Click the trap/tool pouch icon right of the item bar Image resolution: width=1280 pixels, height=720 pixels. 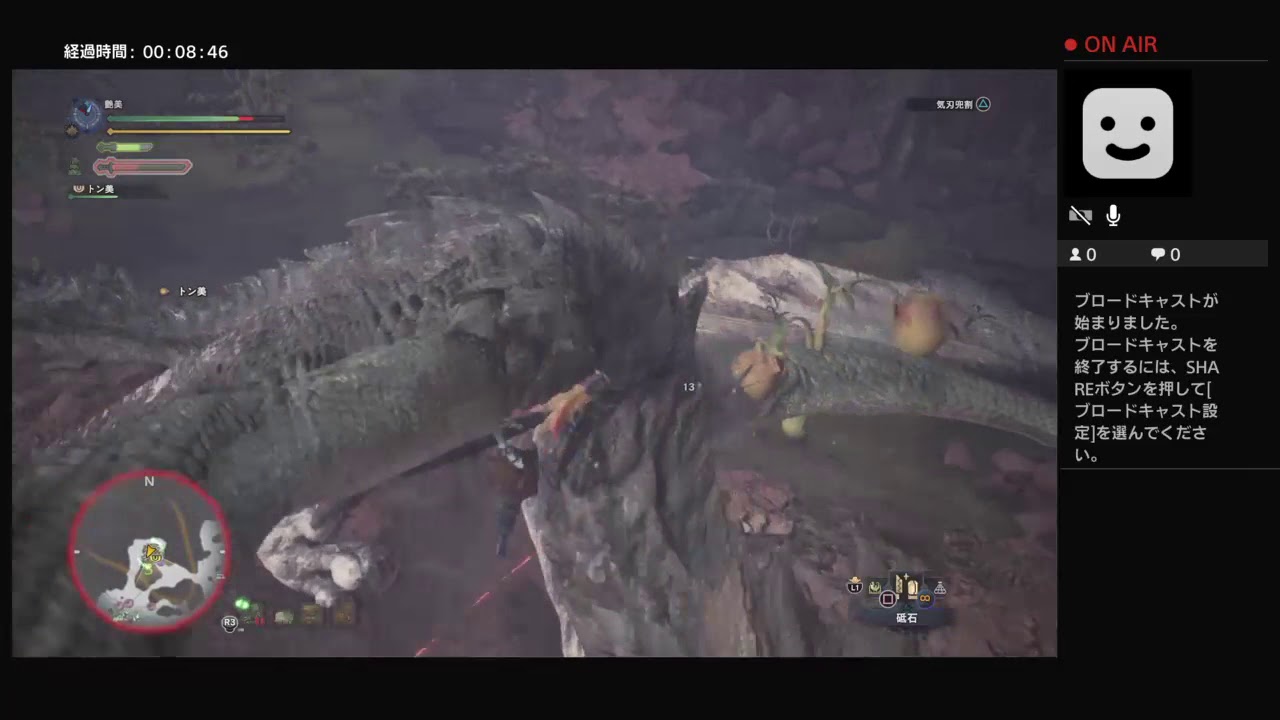tap(938, 588)
